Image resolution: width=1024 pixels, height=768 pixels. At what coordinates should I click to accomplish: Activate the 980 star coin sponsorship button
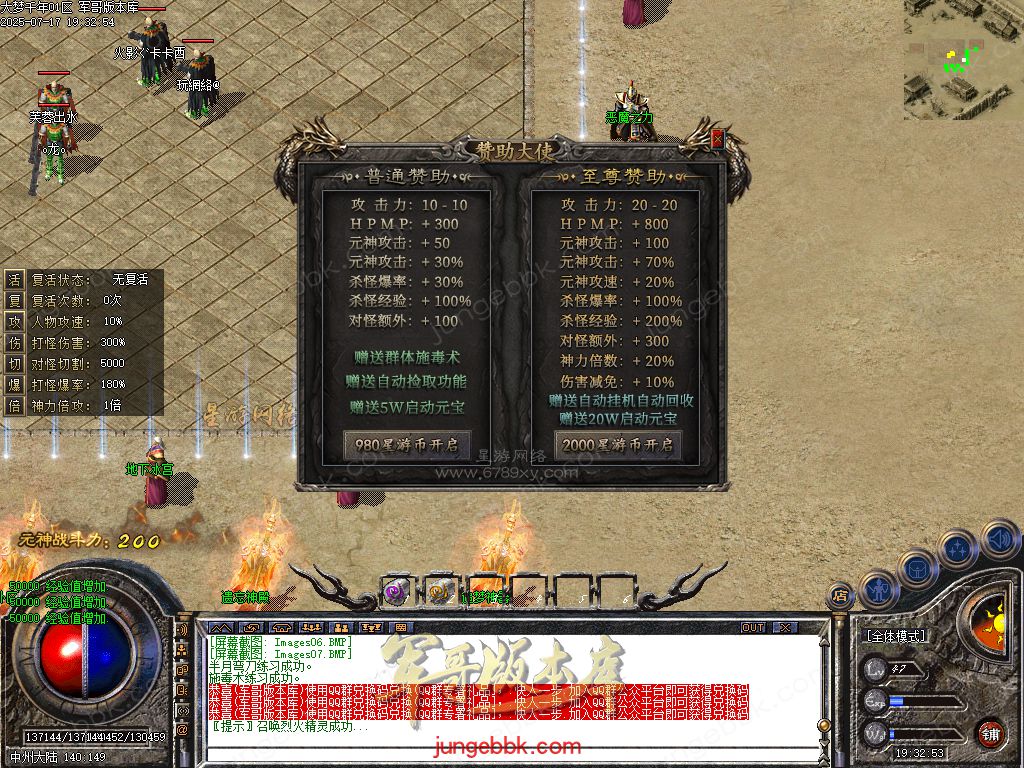407,444
